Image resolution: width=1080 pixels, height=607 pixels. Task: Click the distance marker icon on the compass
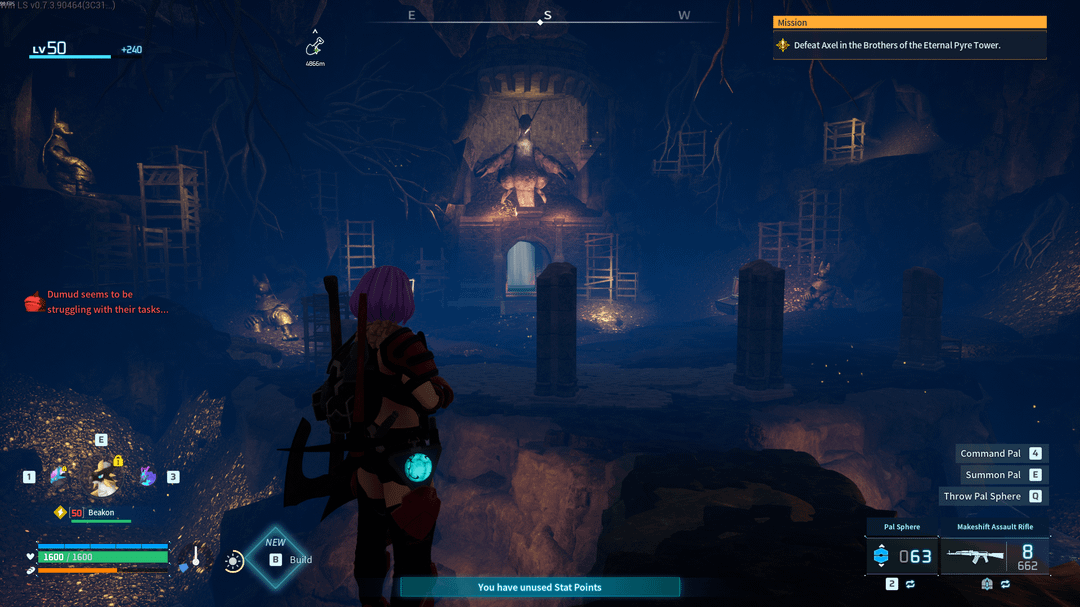pos(315,45)
